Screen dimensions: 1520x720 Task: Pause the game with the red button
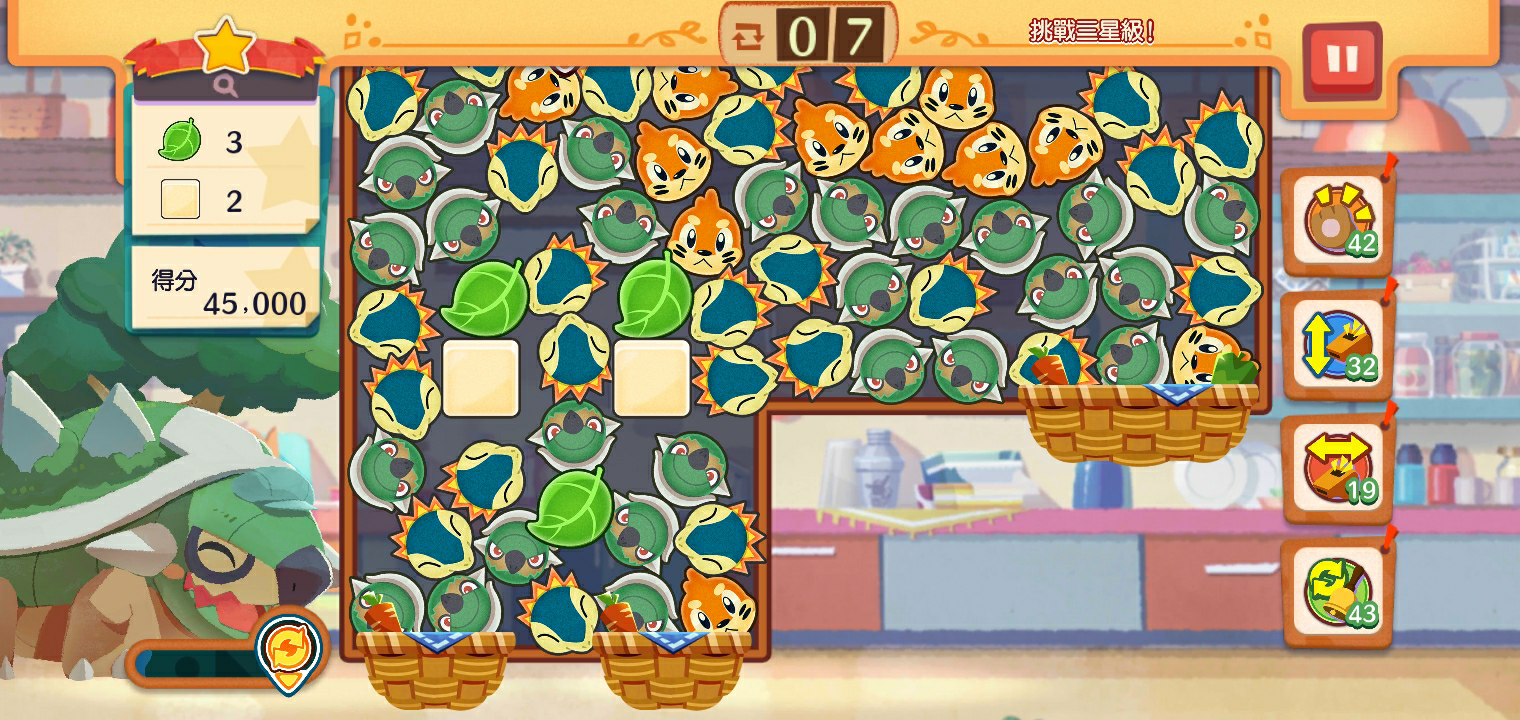coord(1342,60)
